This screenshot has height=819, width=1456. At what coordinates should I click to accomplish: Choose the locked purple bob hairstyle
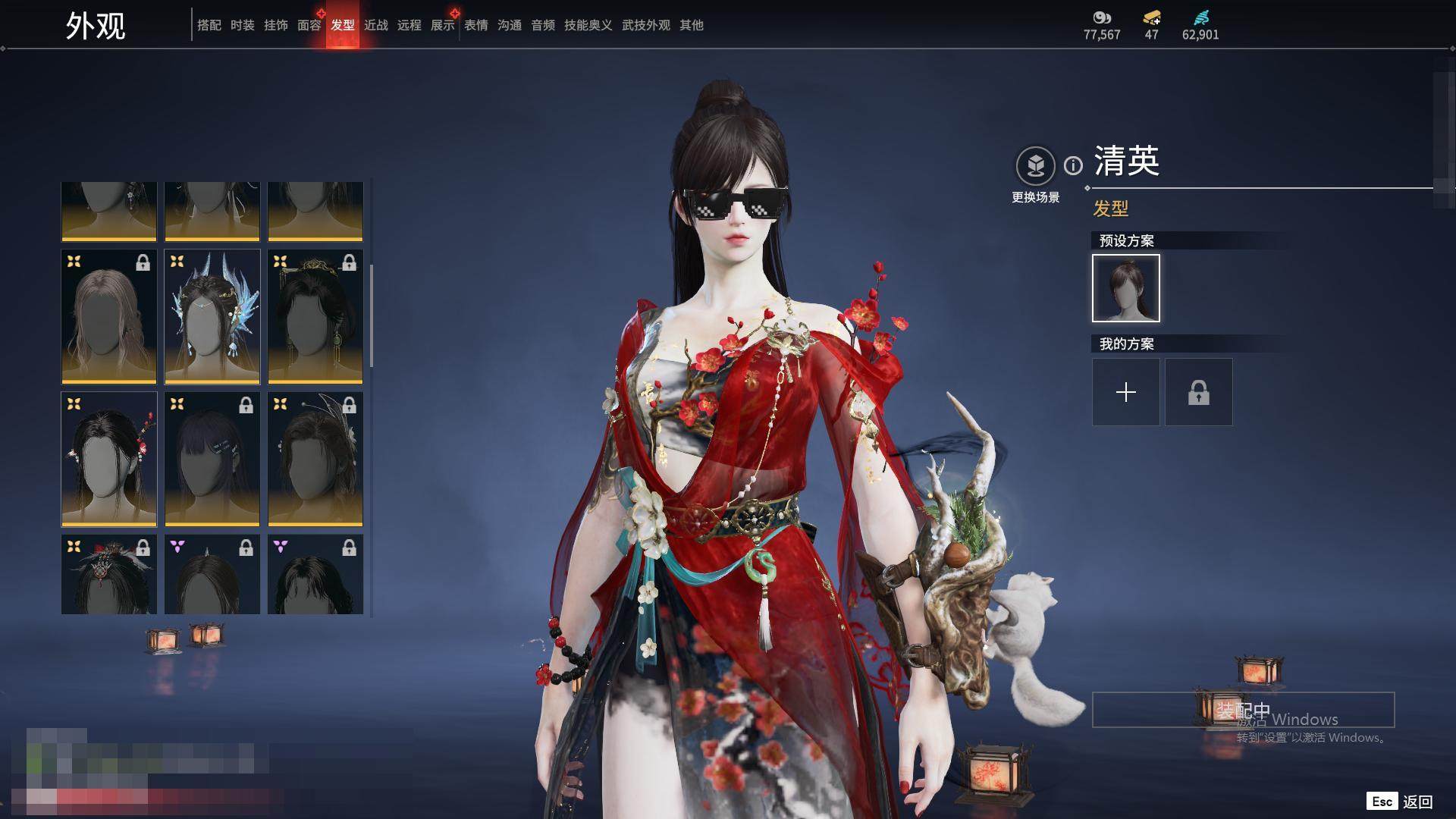(x=212, y=460)
